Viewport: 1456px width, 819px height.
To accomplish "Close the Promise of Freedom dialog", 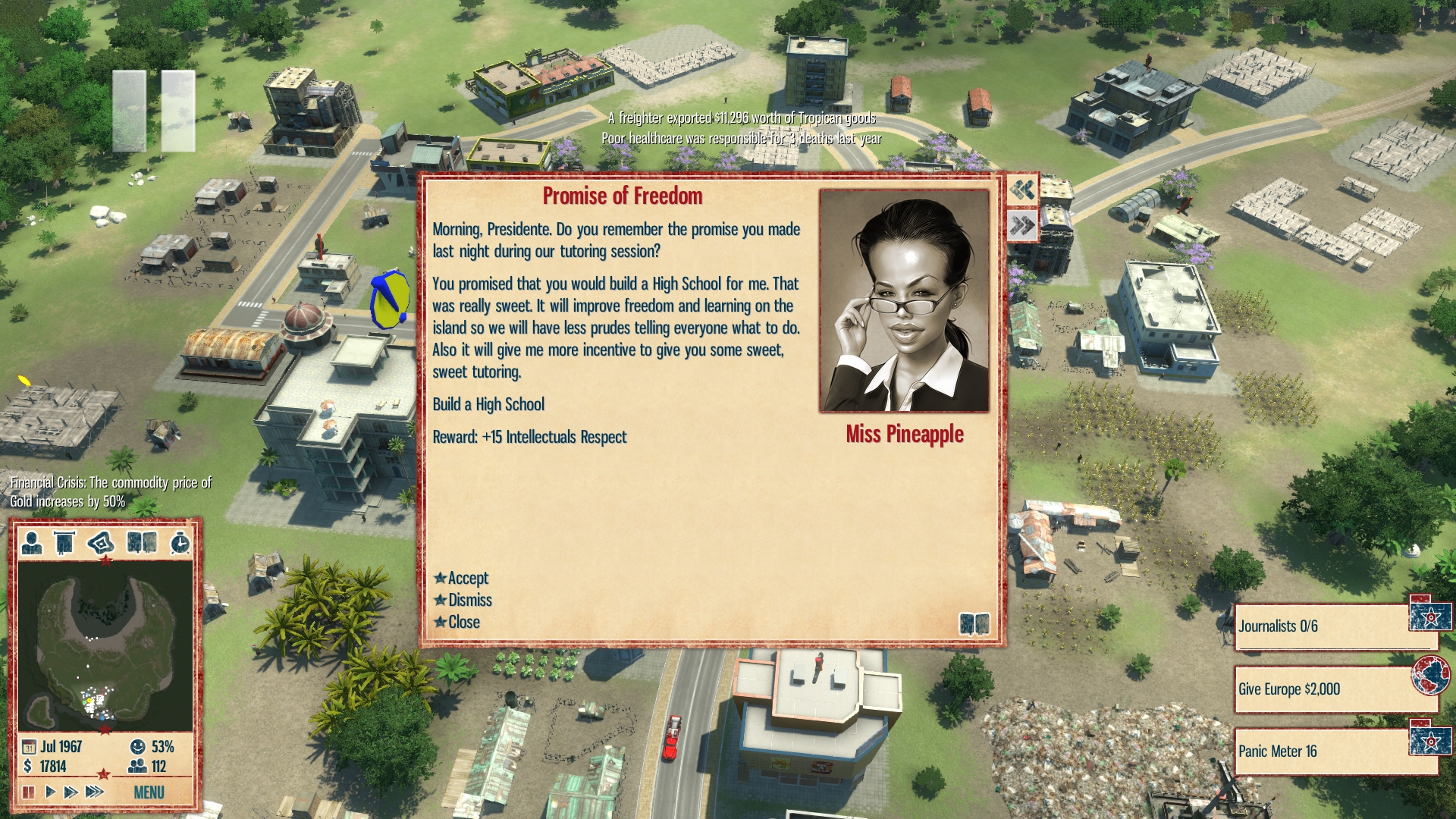I will (x=463, y=623).
